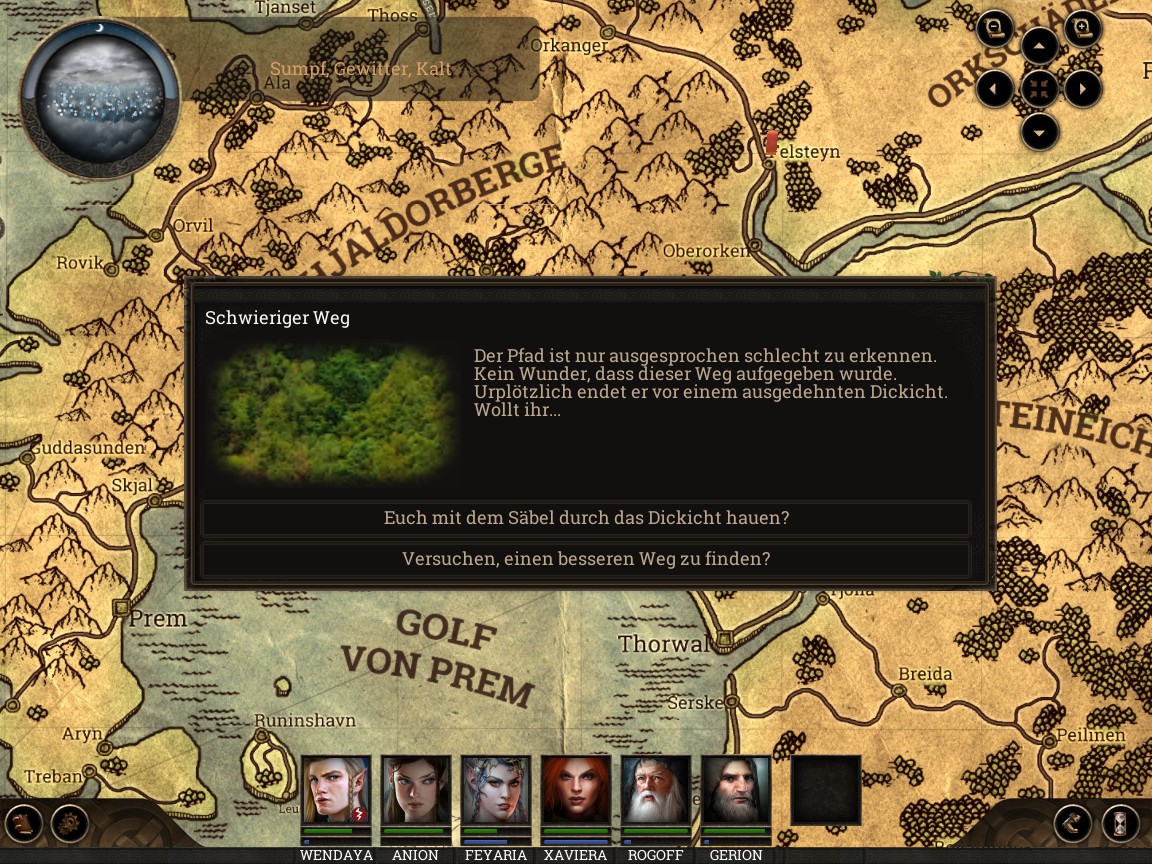Click the hourglass wait icon
The image size is (1152, 864).
pos(1120,824)
